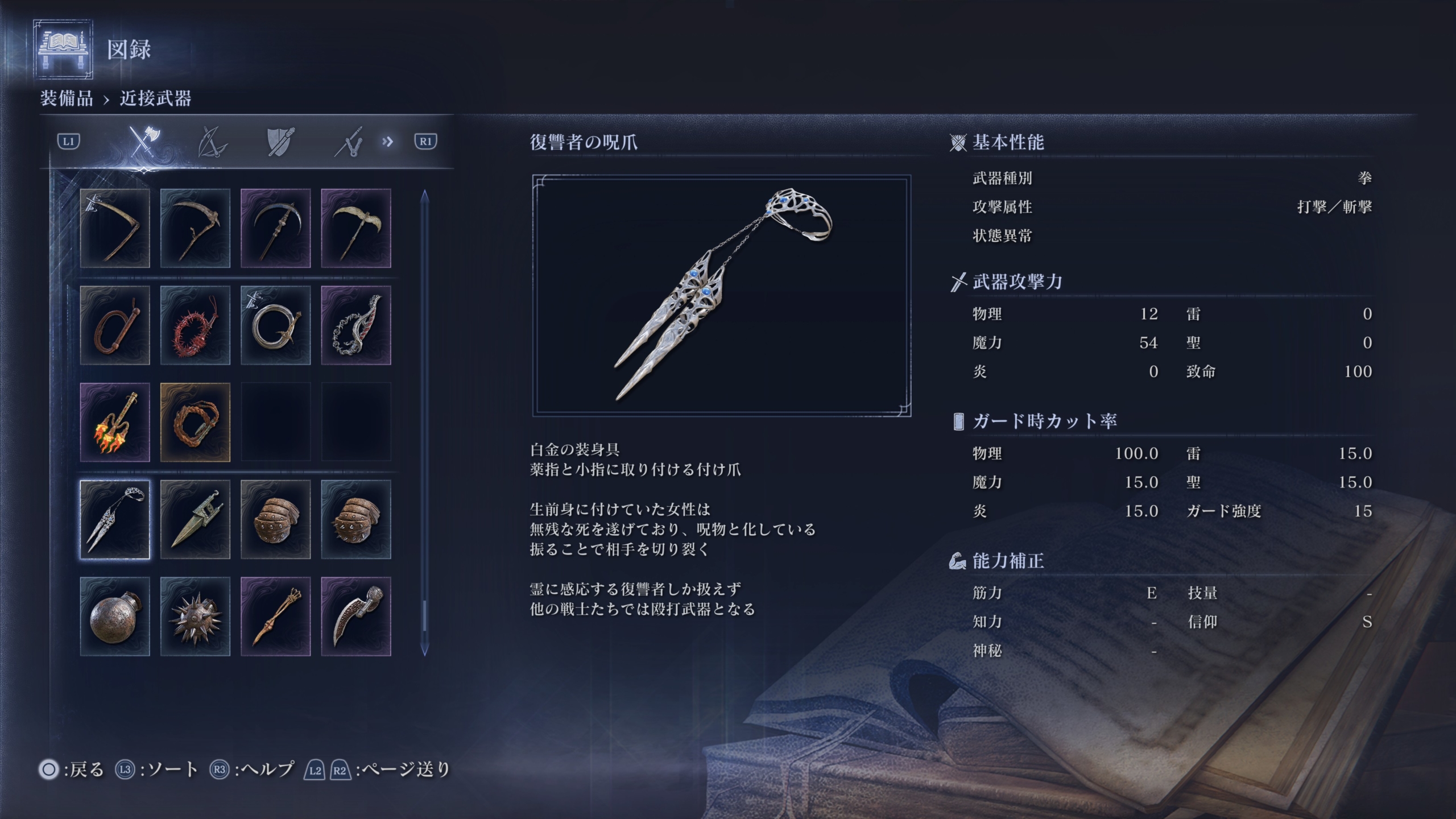Choose the Revenger's cursed claws slot
The image size is (1456, 819).
click(x=115, y=519)
